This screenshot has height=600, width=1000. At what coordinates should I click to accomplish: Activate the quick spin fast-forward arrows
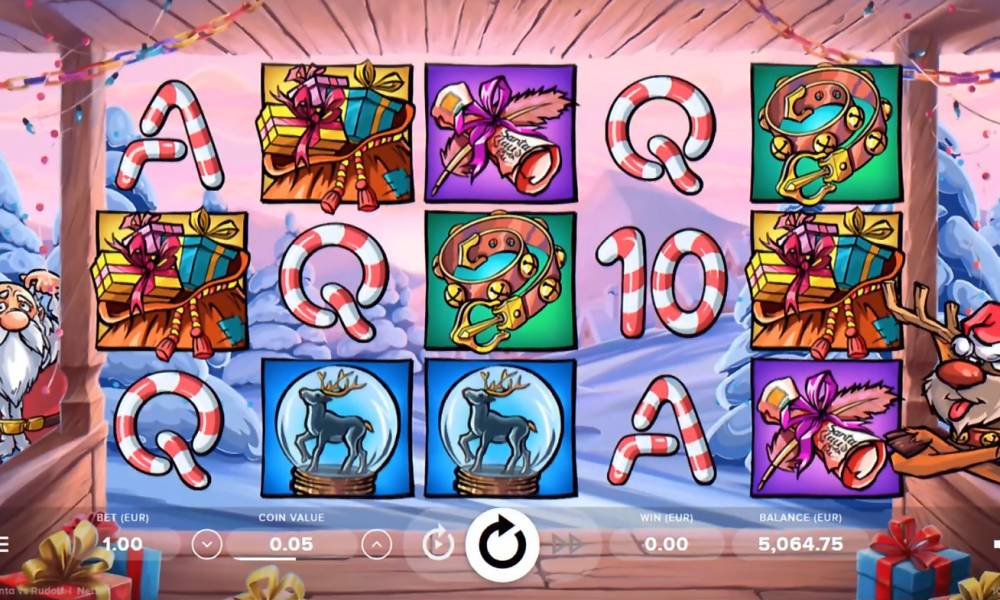567,544
